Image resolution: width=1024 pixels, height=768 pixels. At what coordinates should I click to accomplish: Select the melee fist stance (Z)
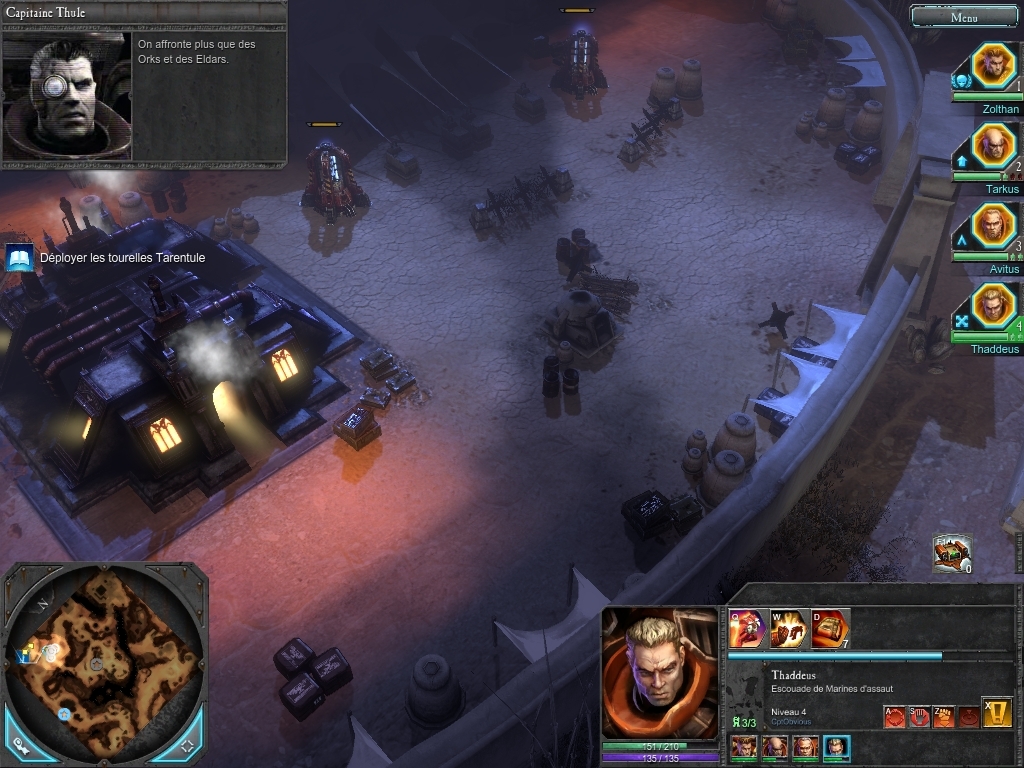[x=944, y=716]
